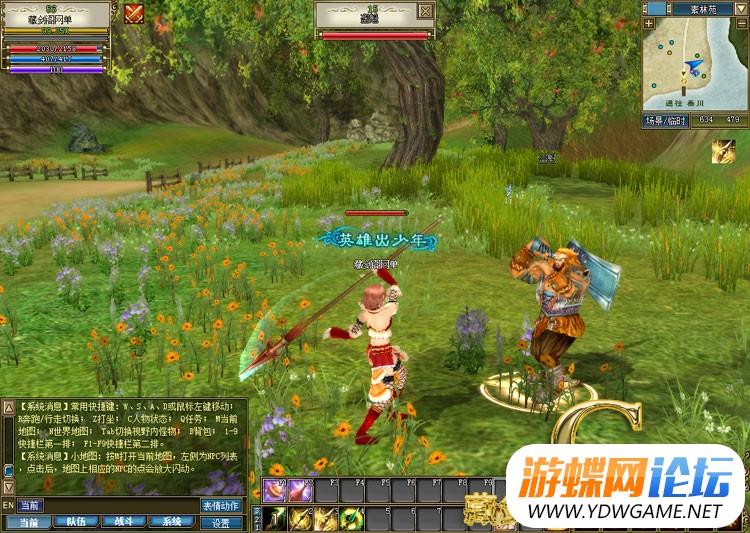
Task: Toggle the 场景/临时 map mode button
Action: 667,120
